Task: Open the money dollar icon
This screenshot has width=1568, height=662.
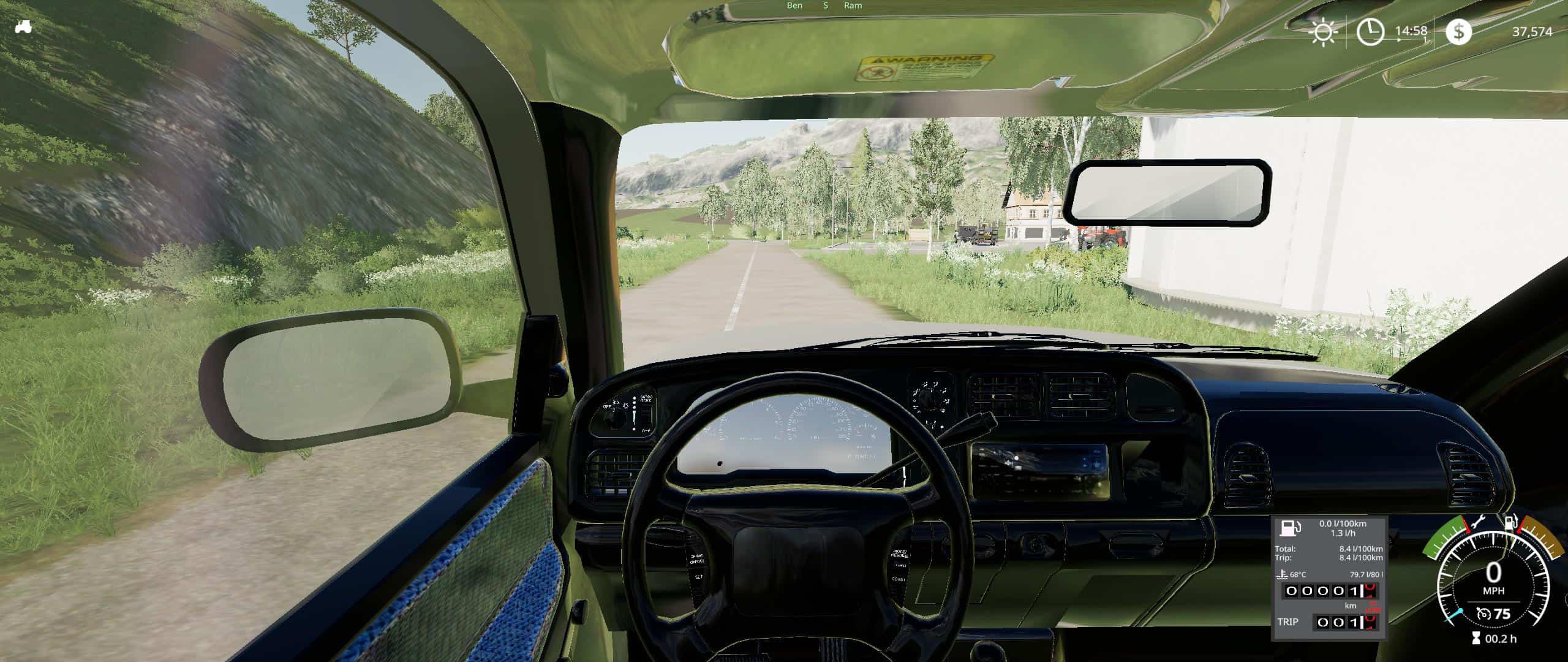Action: pyautogui.click(x=1458, y=31)
